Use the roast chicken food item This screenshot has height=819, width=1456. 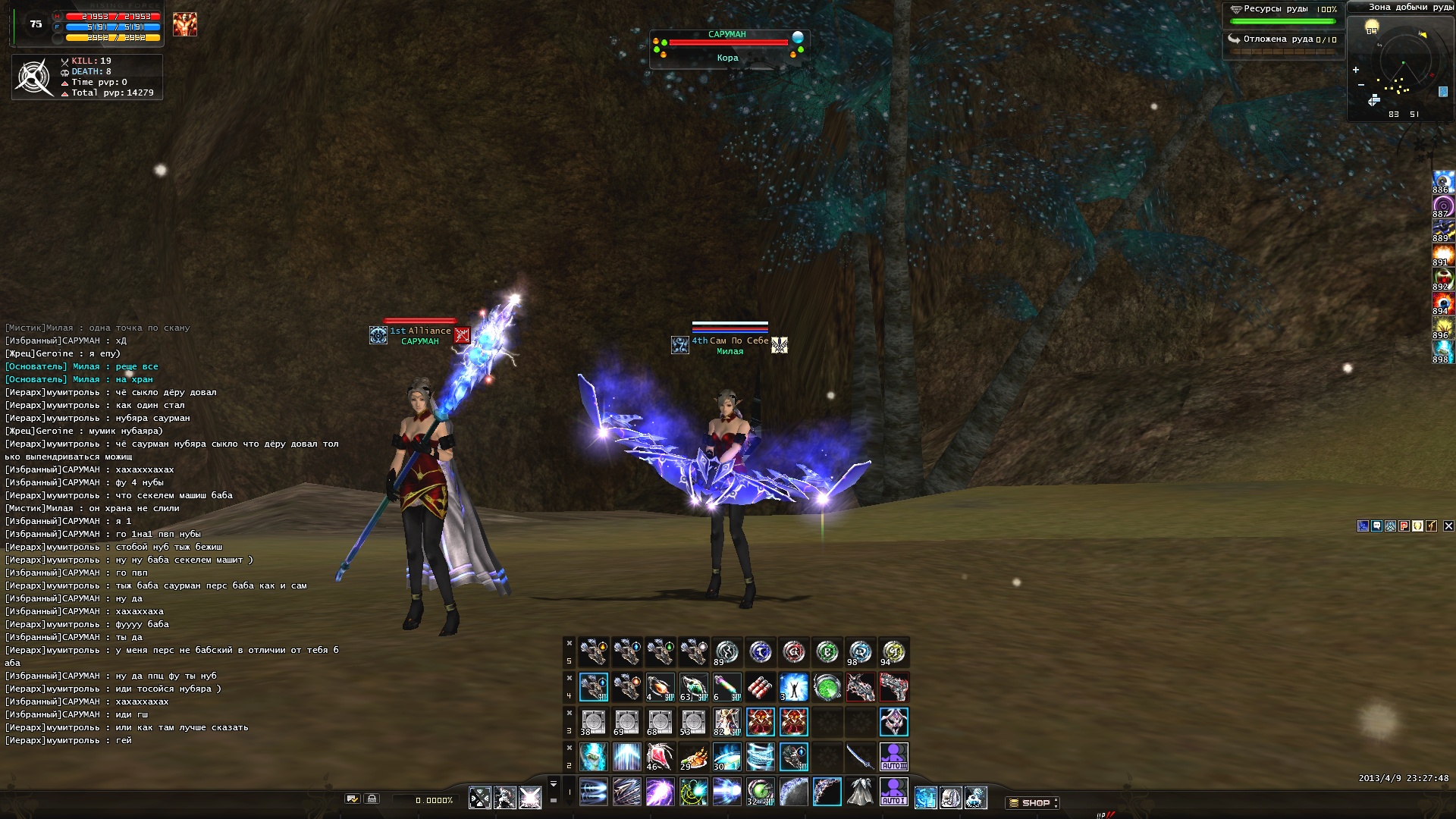(x=693, y=757)
